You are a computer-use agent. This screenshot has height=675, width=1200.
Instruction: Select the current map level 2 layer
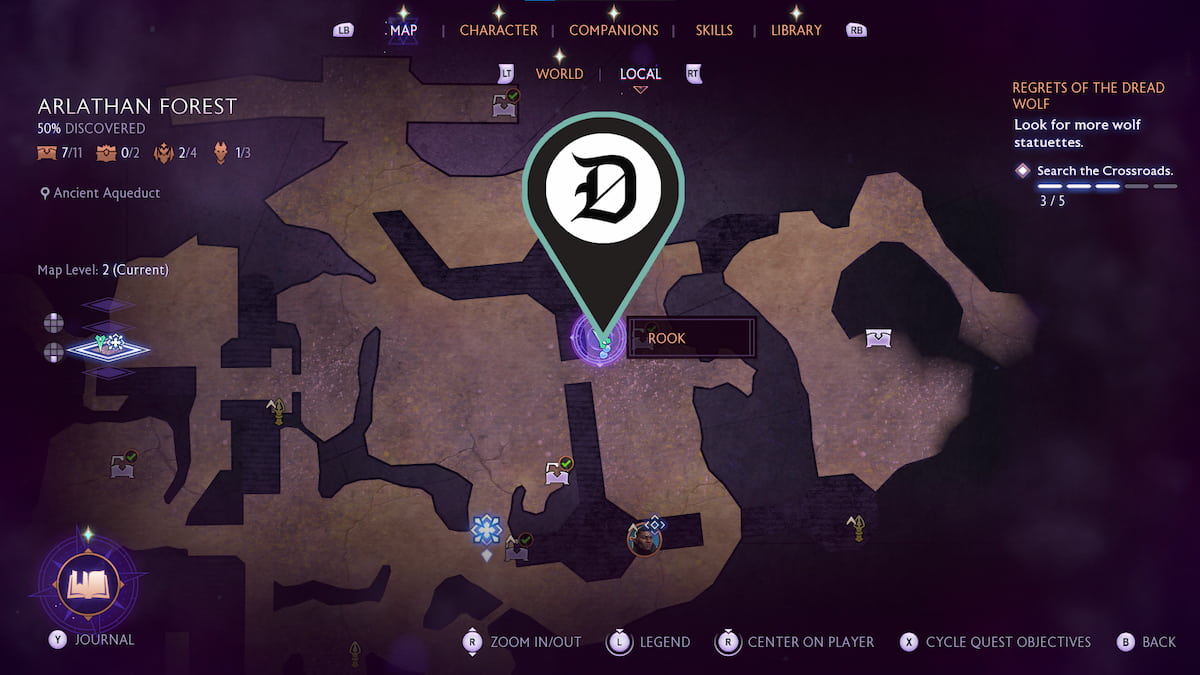[x=108, y=348]
